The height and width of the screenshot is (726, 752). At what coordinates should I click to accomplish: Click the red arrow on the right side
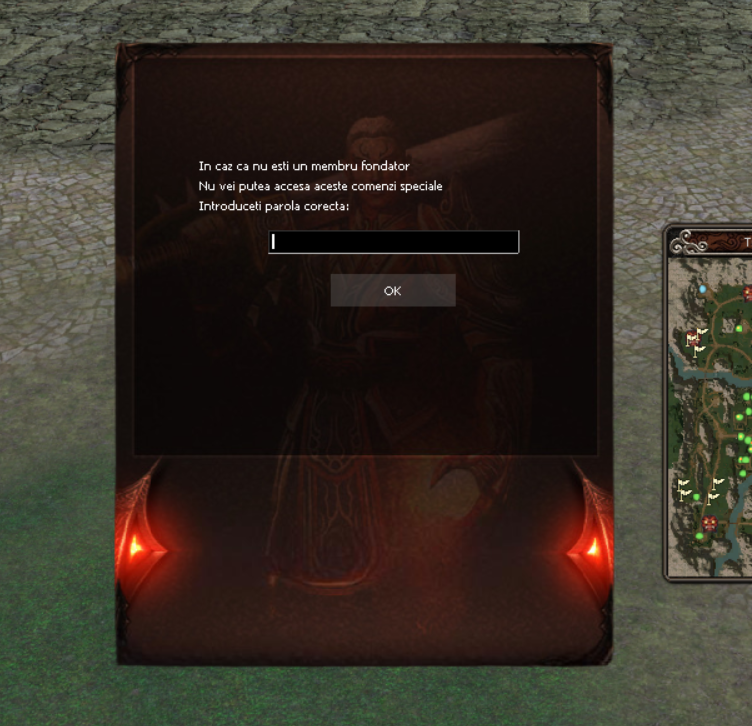tap(590, 546)
